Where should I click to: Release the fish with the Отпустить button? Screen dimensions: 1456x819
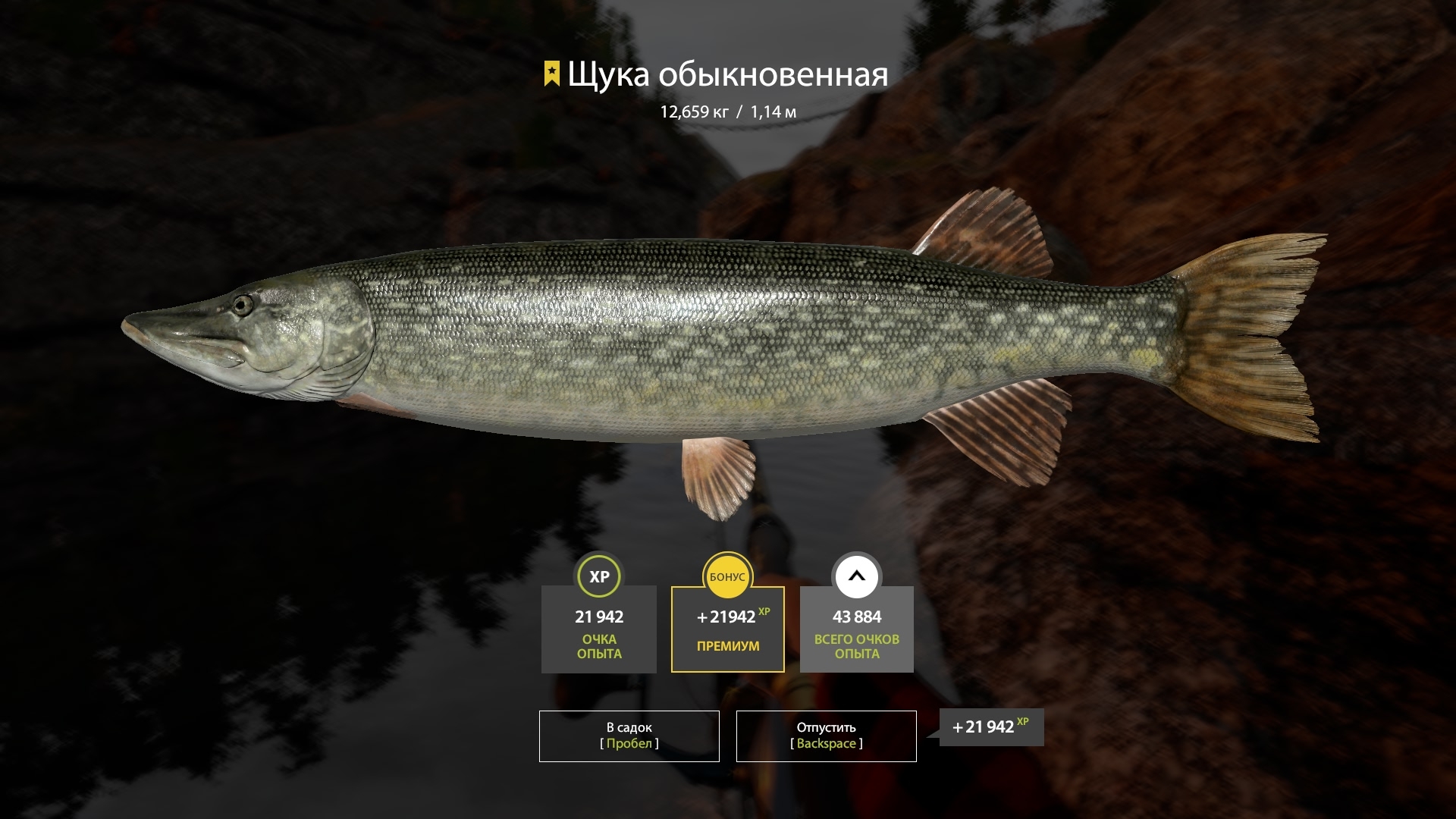click(x=826, y=736)
